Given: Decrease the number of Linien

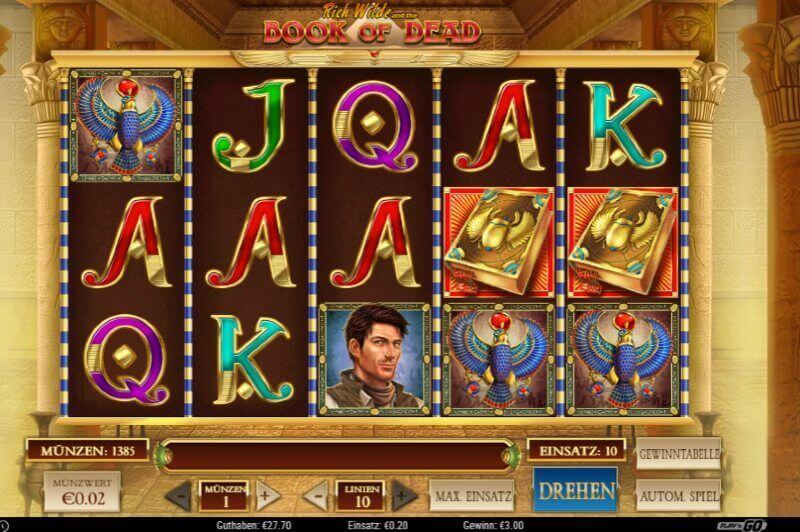Looking at the screenshot, I should click(x=315, y=494).
